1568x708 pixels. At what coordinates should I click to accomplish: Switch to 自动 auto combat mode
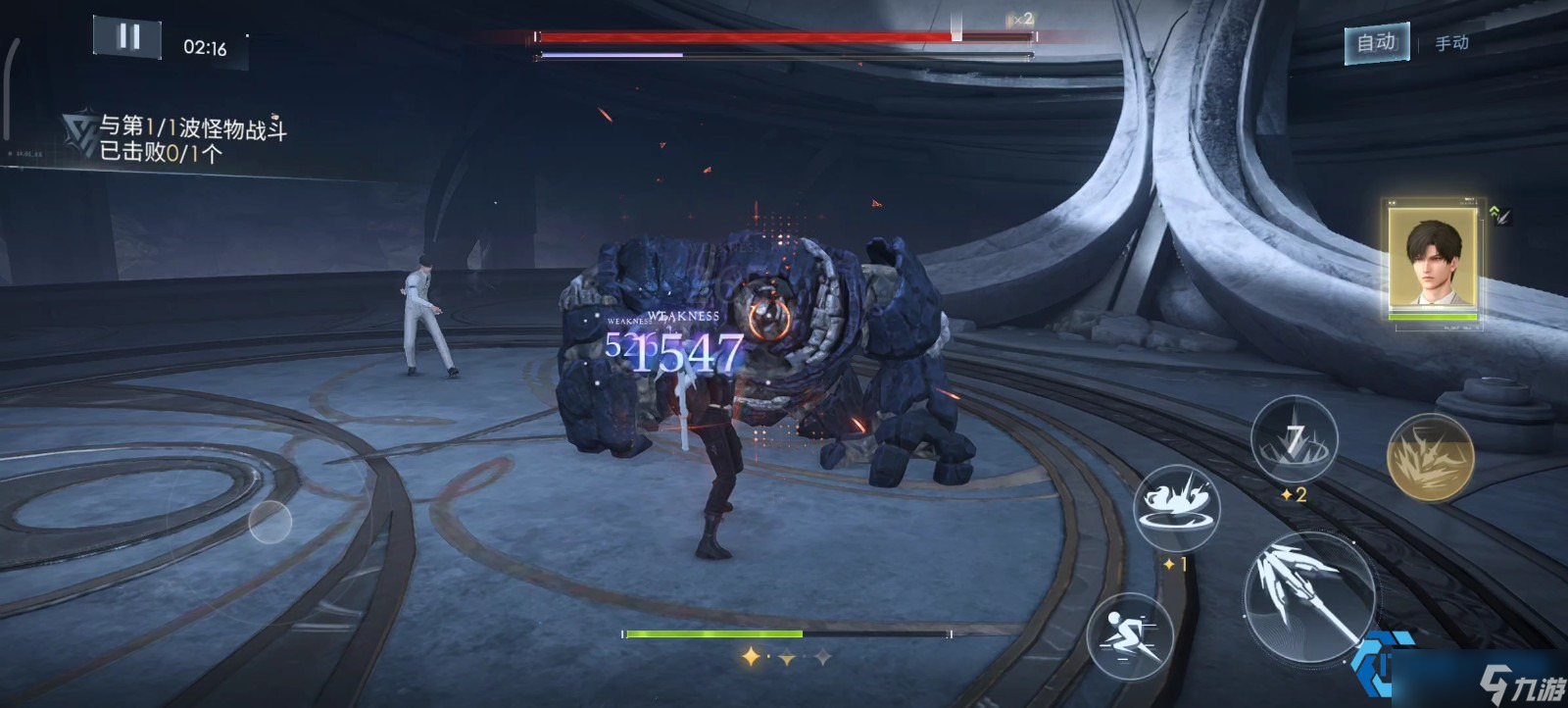coord(1376,42)
